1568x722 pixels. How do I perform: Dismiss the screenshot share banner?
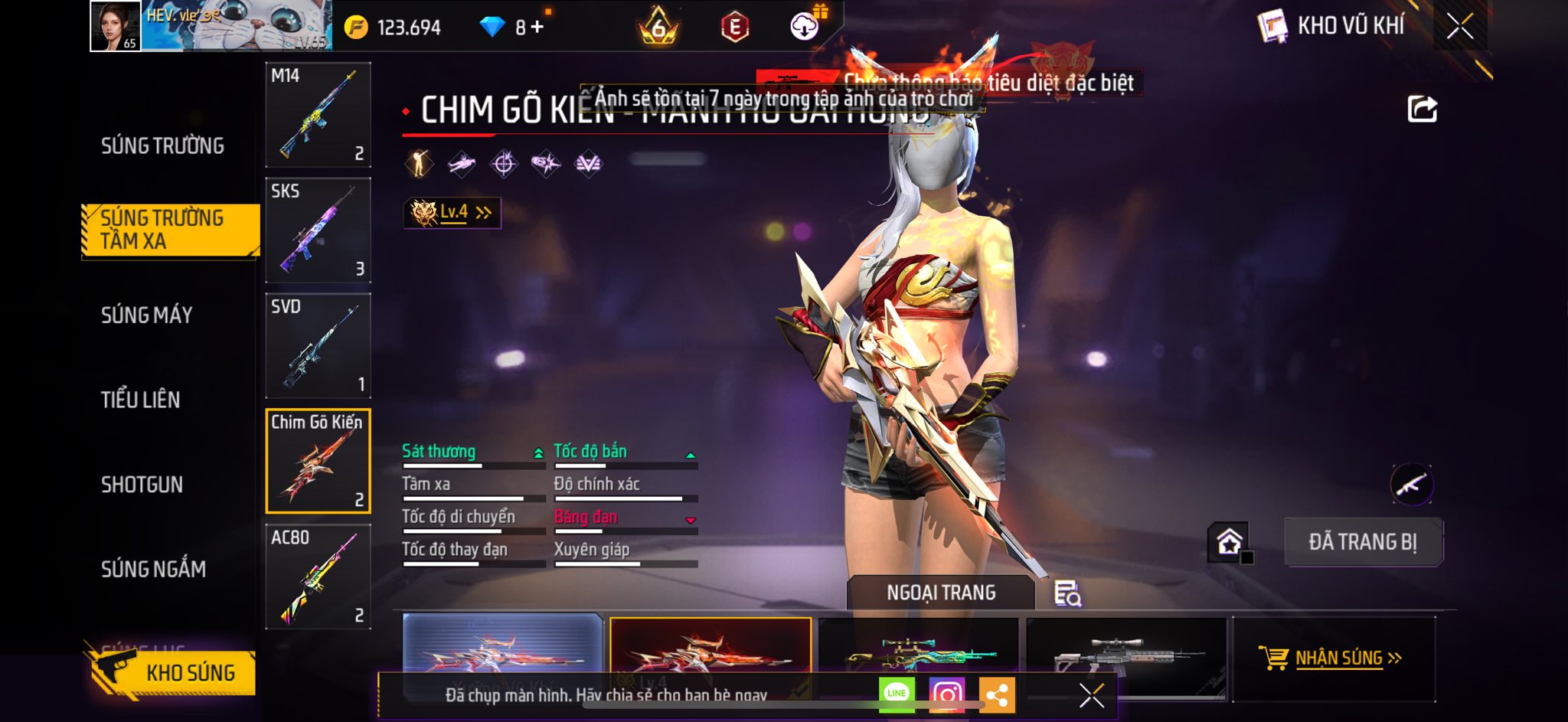pyautogui.click(x=1091, y=695)
